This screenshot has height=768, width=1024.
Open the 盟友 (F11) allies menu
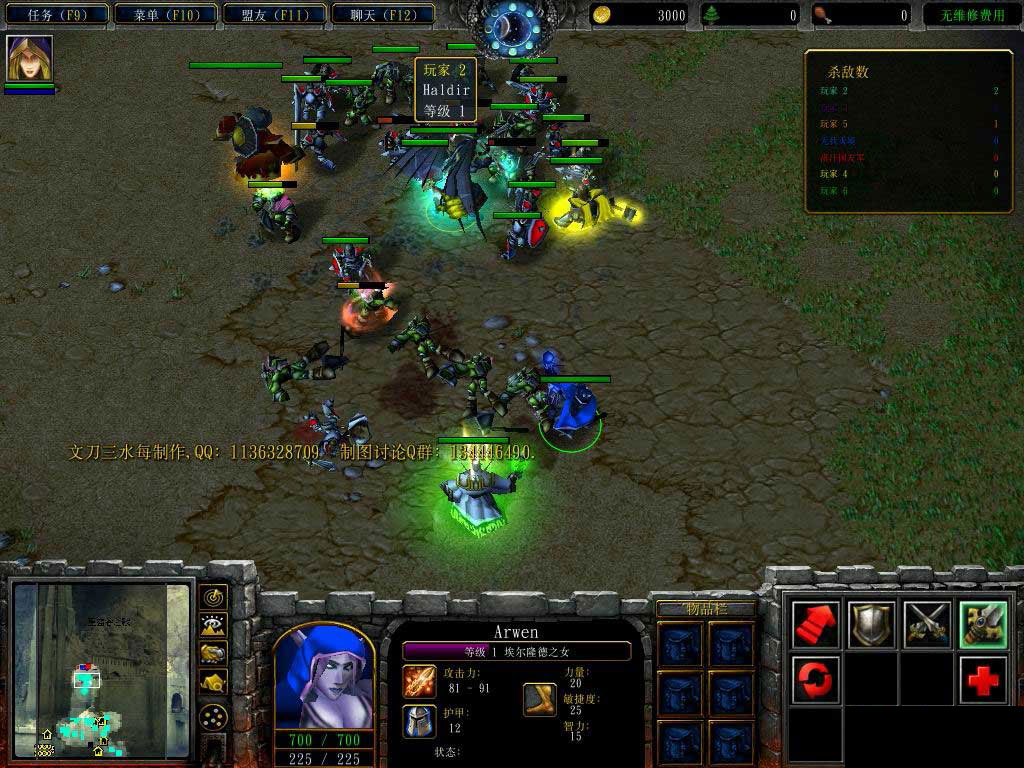pos(272,15)
